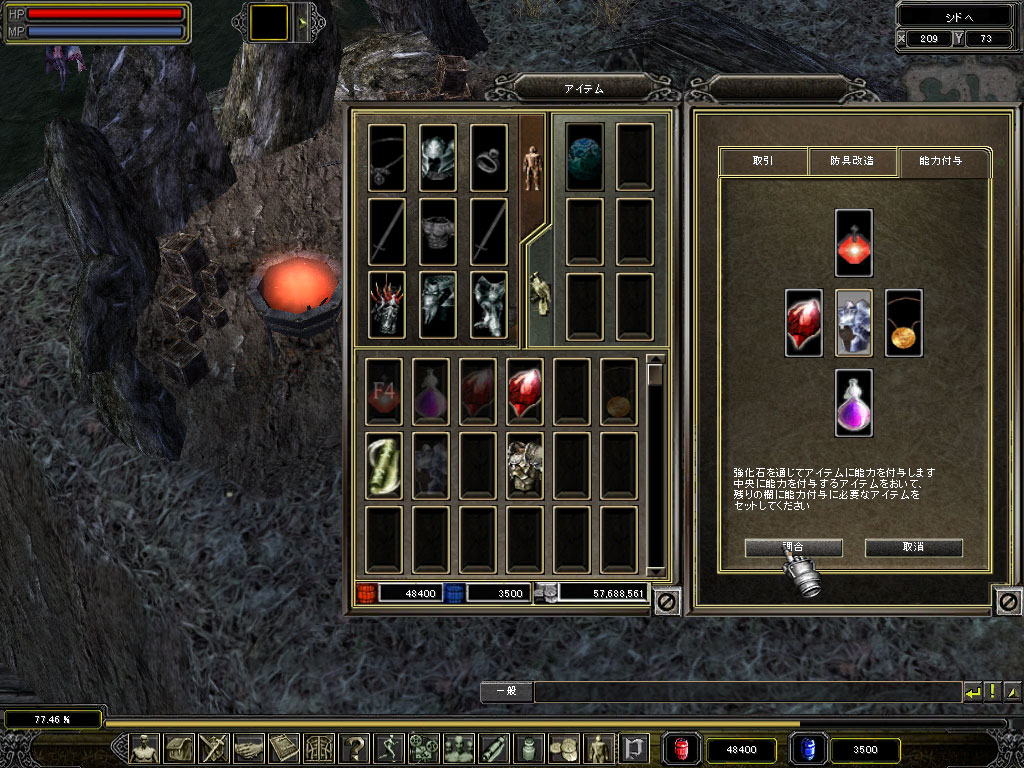Viewport: 1024px width, 768px height.
Task: Select the red spiked gauntlet equipment slot
Action: click(x=386, y=304)
